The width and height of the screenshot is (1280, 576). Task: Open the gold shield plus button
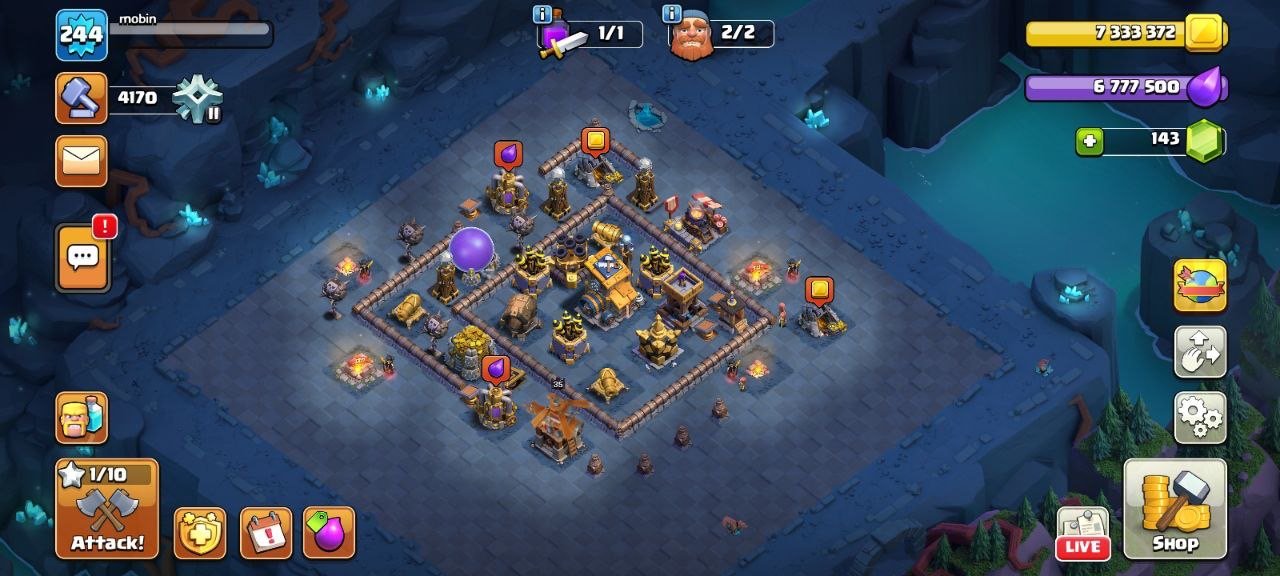pyautogui.click(x=200, y=533)
